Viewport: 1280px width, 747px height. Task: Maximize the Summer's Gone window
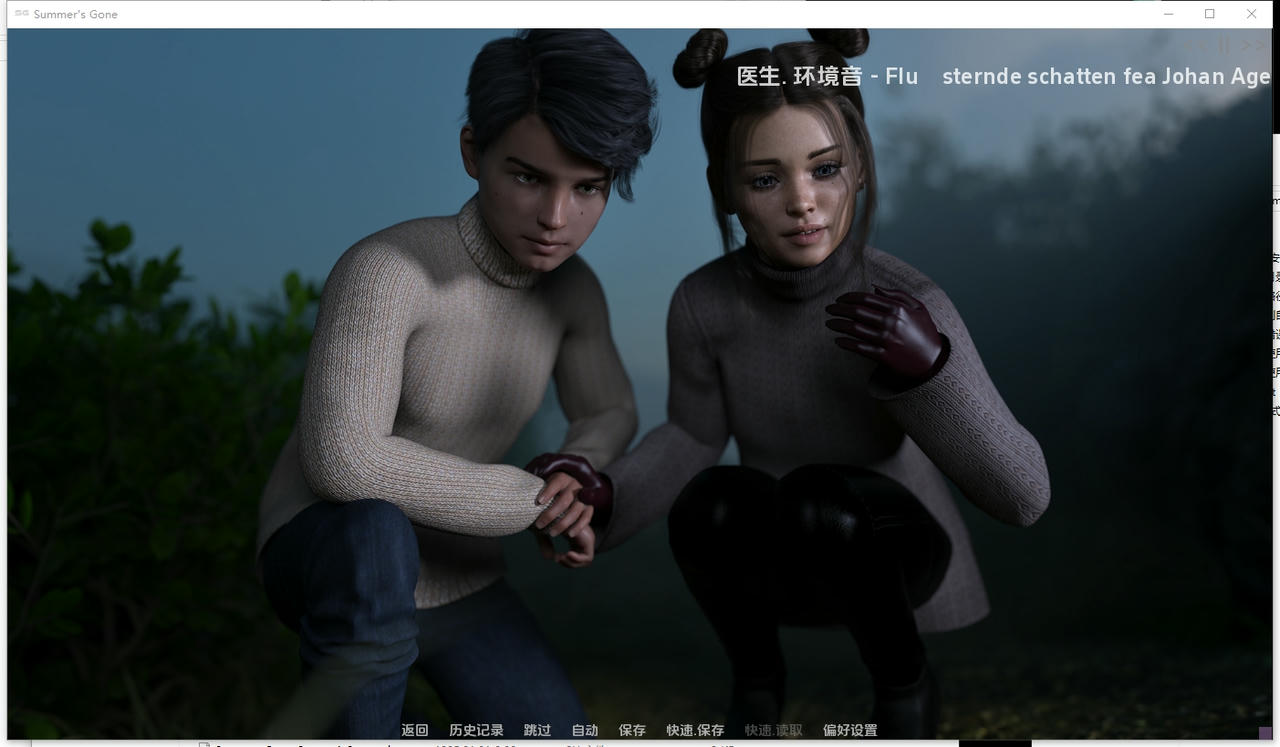(x=1209, y=14)
